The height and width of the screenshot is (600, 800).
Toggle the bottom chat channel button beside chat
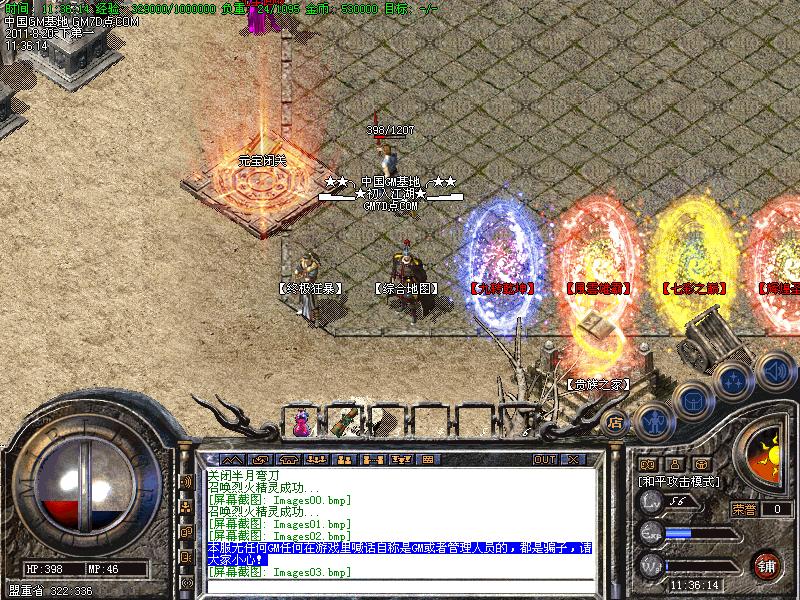tap(186, 582)
